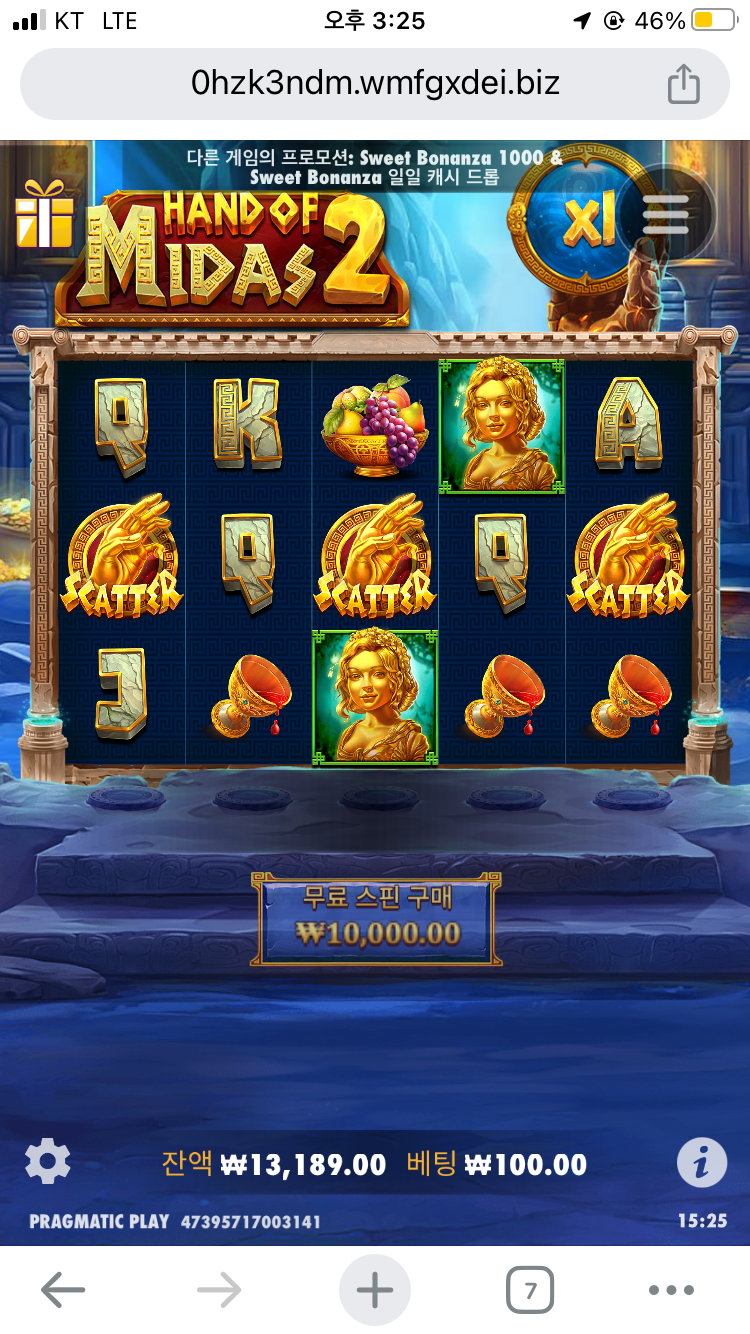Open the gear settings
This screenshot has height=1334, width=750.
47,1162
